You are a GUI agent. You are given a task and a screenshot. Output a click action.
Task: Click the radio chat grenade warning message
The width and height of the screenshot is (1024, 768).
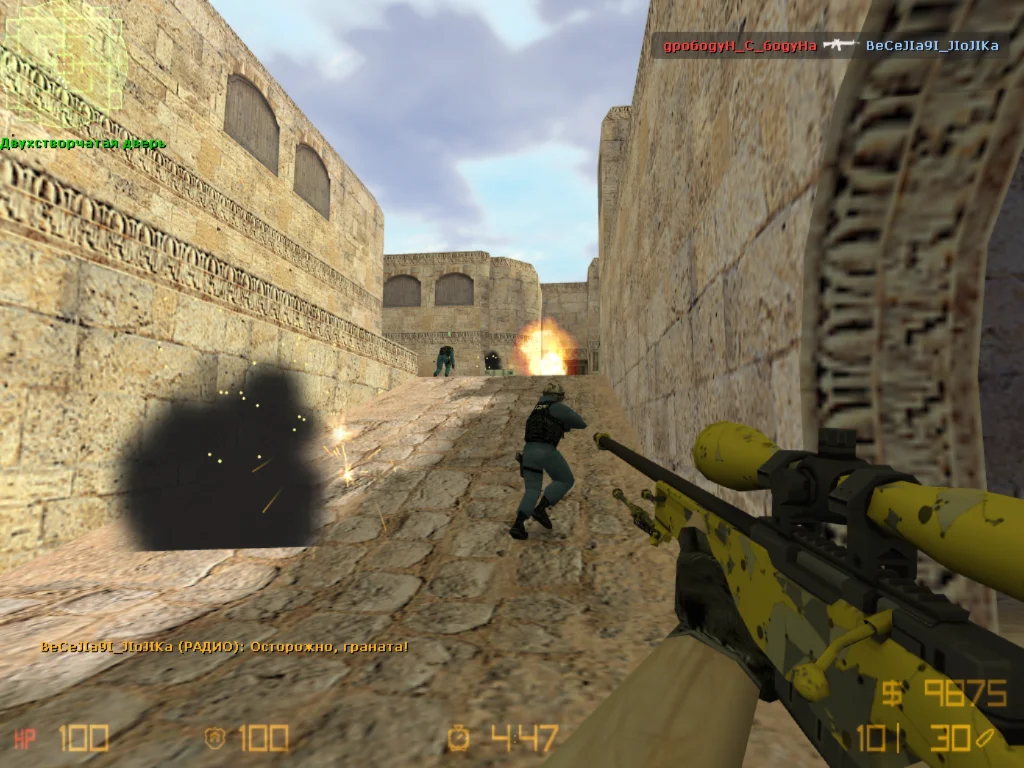224,647
